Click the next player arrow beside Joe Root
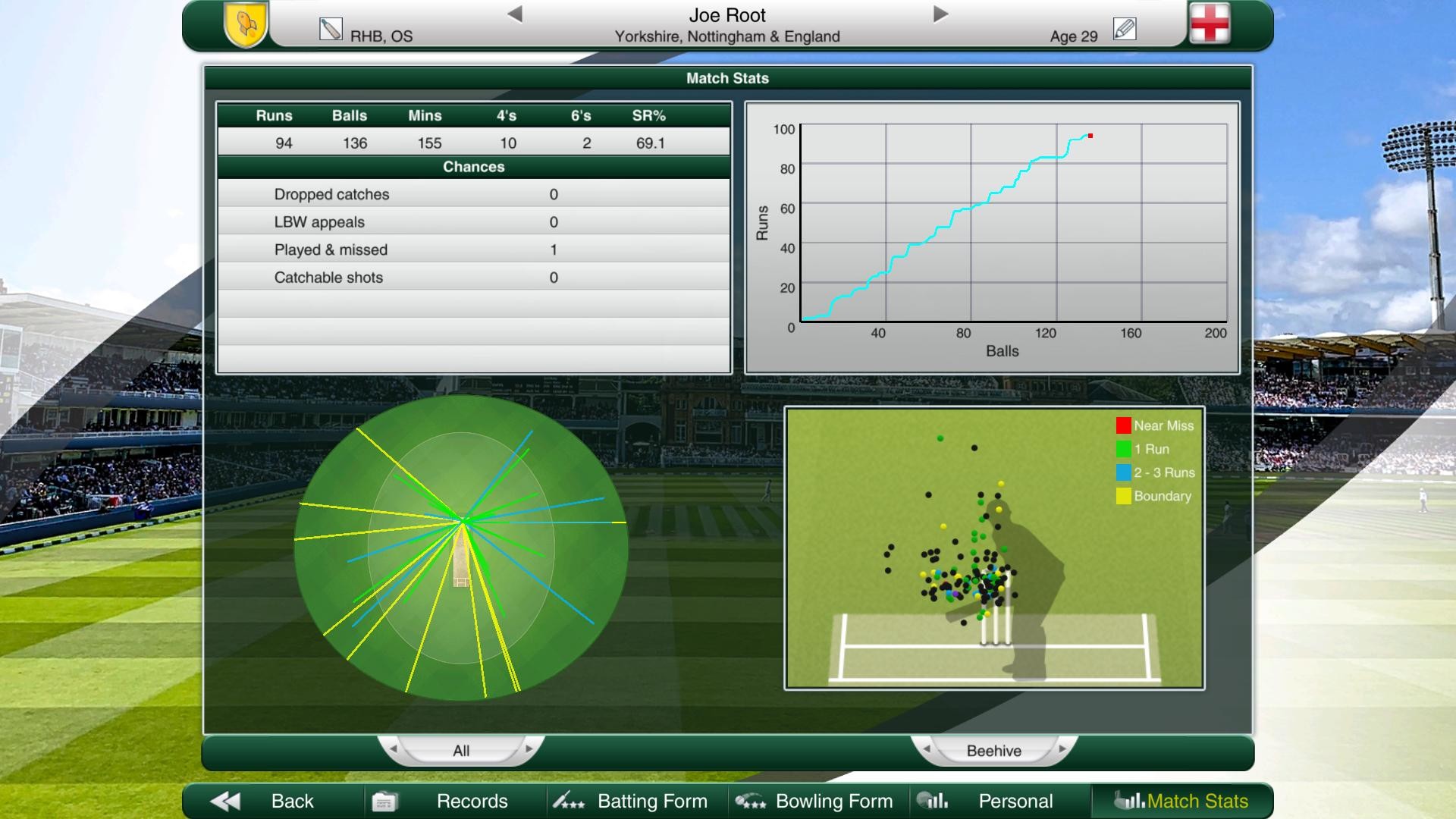1456x819 pixels. tap(940, 13)
